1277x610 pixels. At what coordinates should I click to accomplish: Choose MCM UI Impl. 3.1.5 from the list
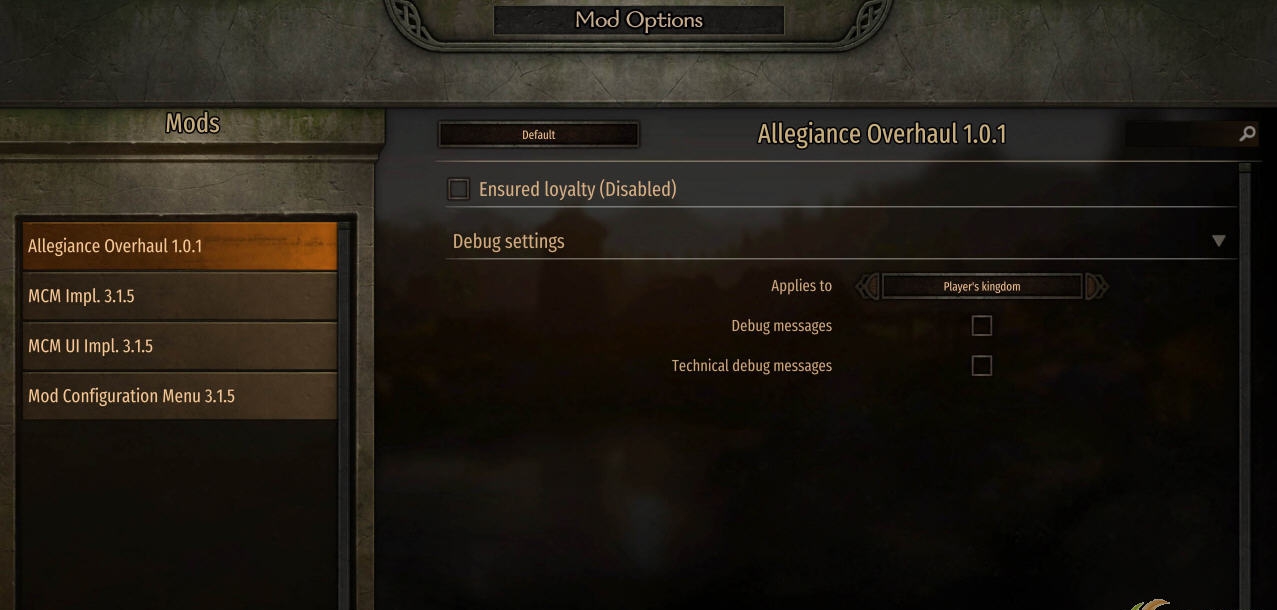point(180,346)
